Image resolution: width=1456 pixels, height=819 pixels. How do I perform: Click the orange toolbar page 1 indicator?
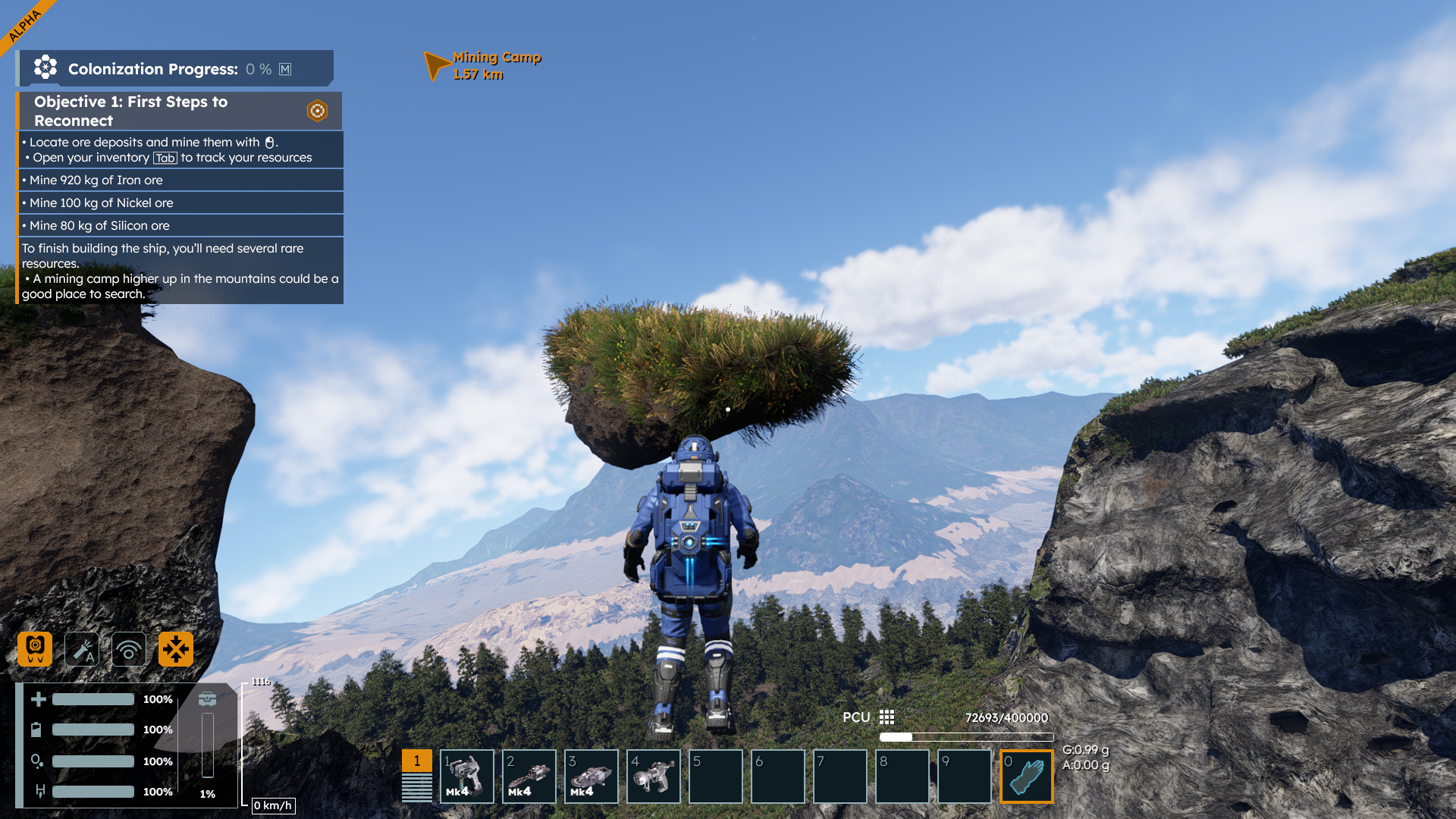[x=416, y=761]
